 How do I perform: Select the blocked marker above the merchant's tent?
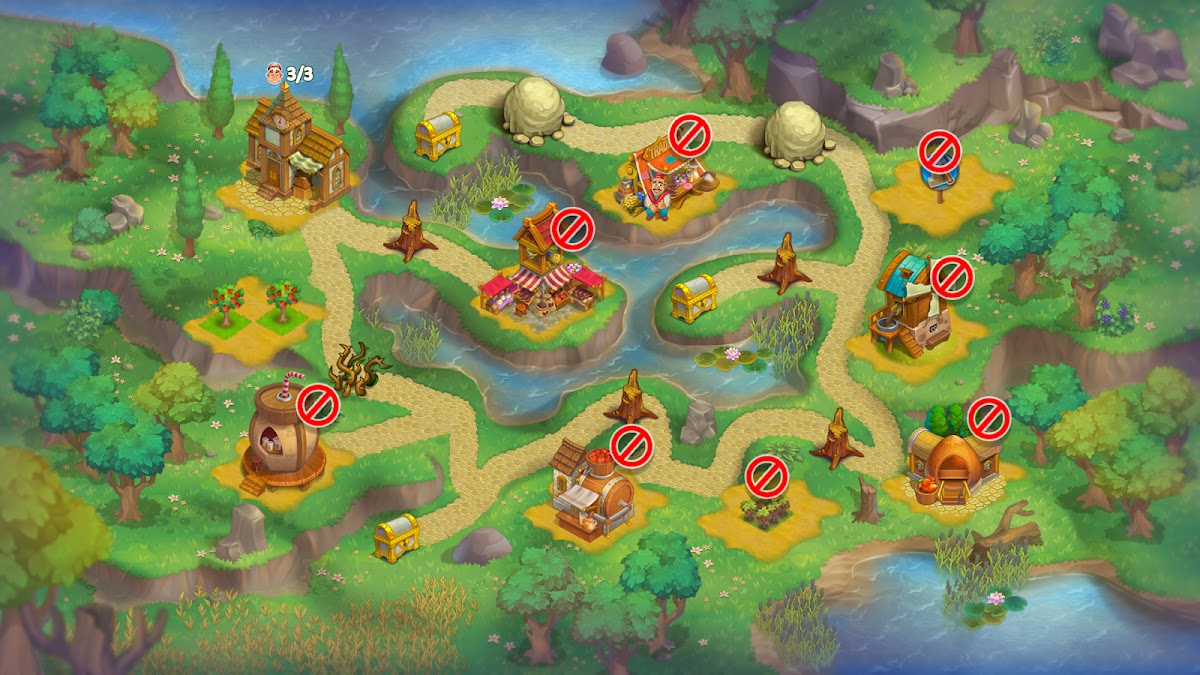pos(689,133)
